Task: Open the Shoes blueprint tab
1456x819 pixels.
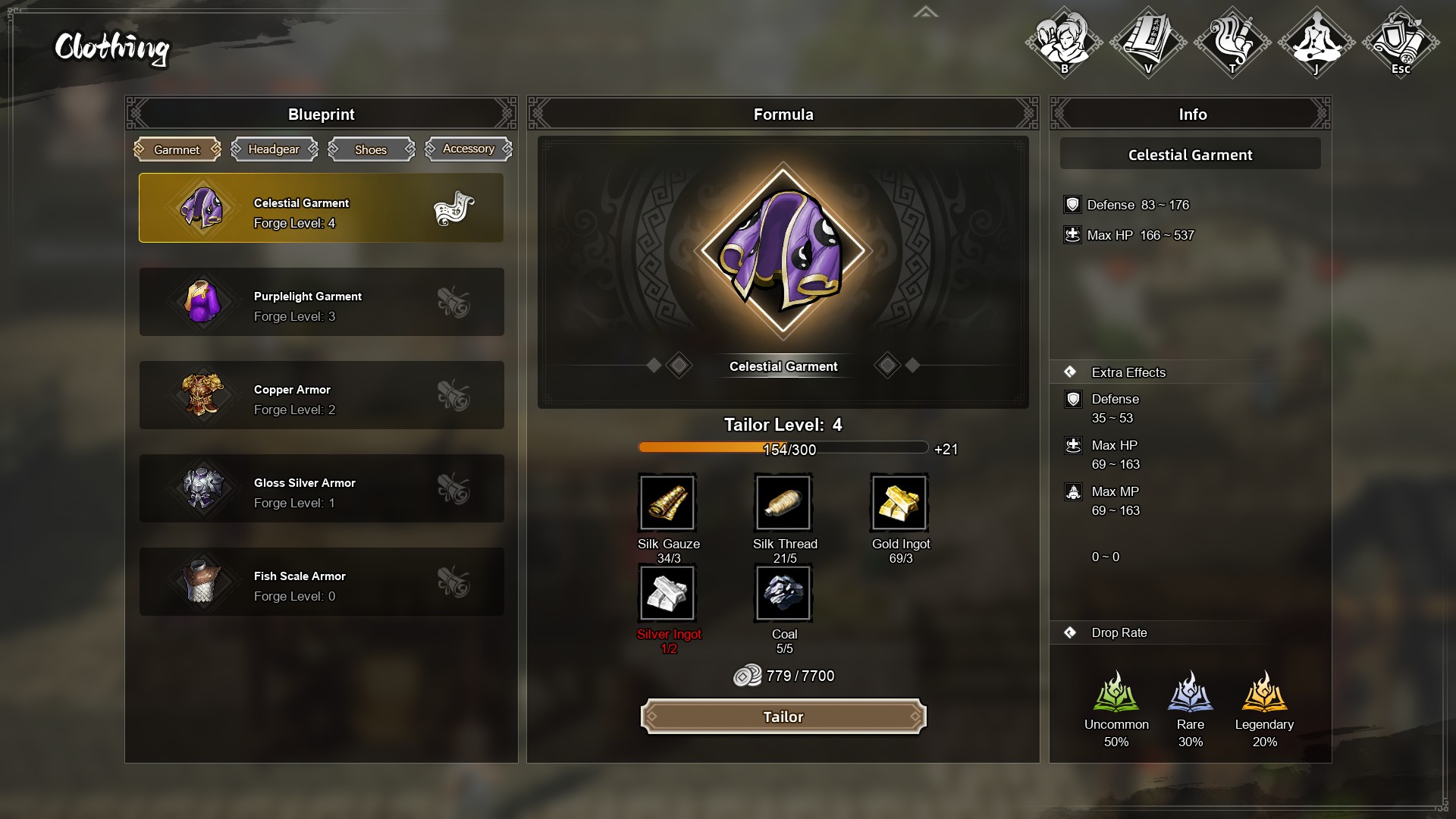Action: click(371, 149)
